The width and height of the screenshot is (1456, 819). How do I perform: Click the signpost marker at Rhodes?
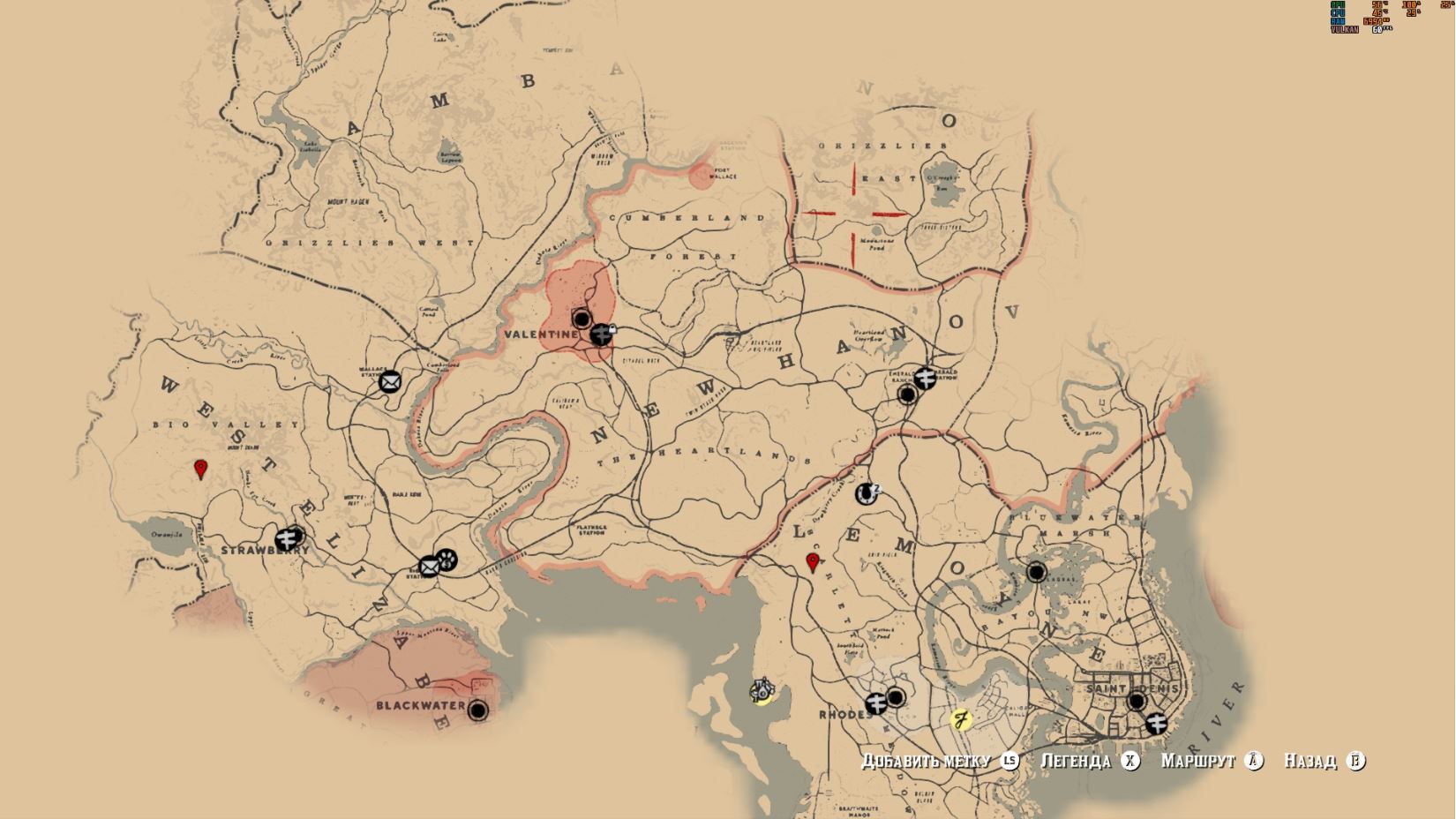(x=875, y=703)
